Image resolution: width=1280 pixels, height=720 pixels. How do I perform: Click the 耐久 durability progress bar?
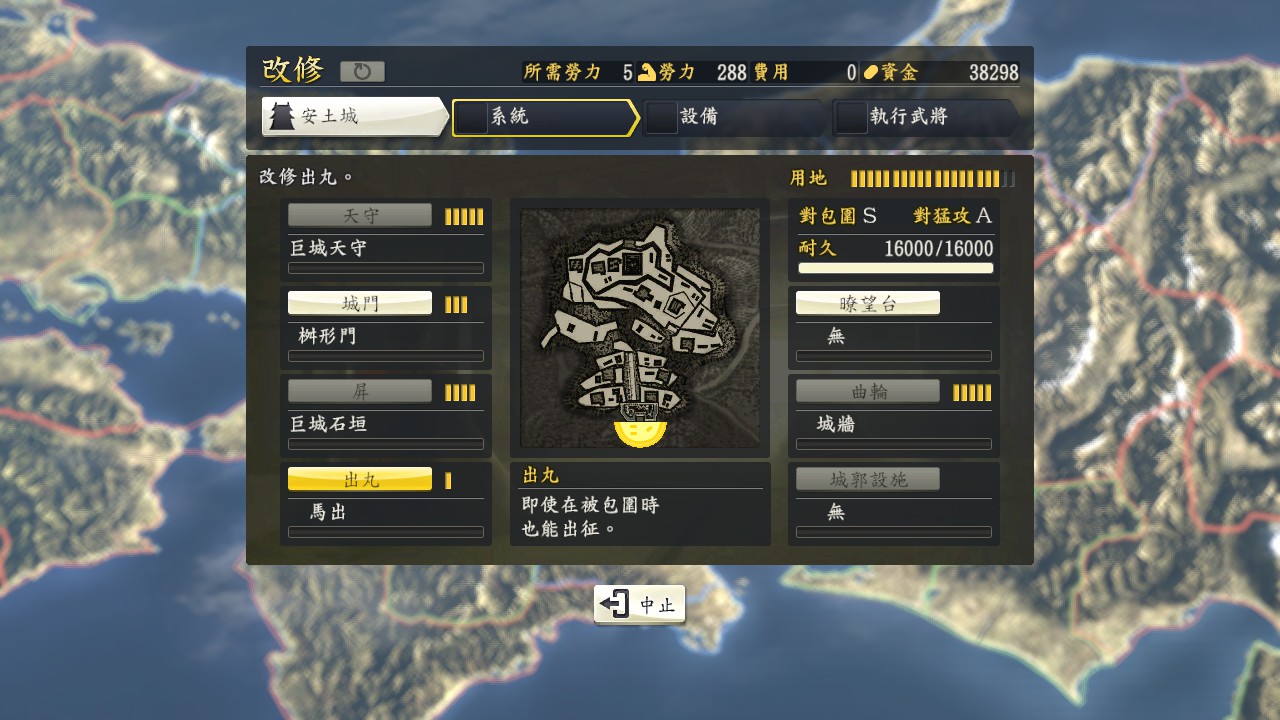point(895,268)
